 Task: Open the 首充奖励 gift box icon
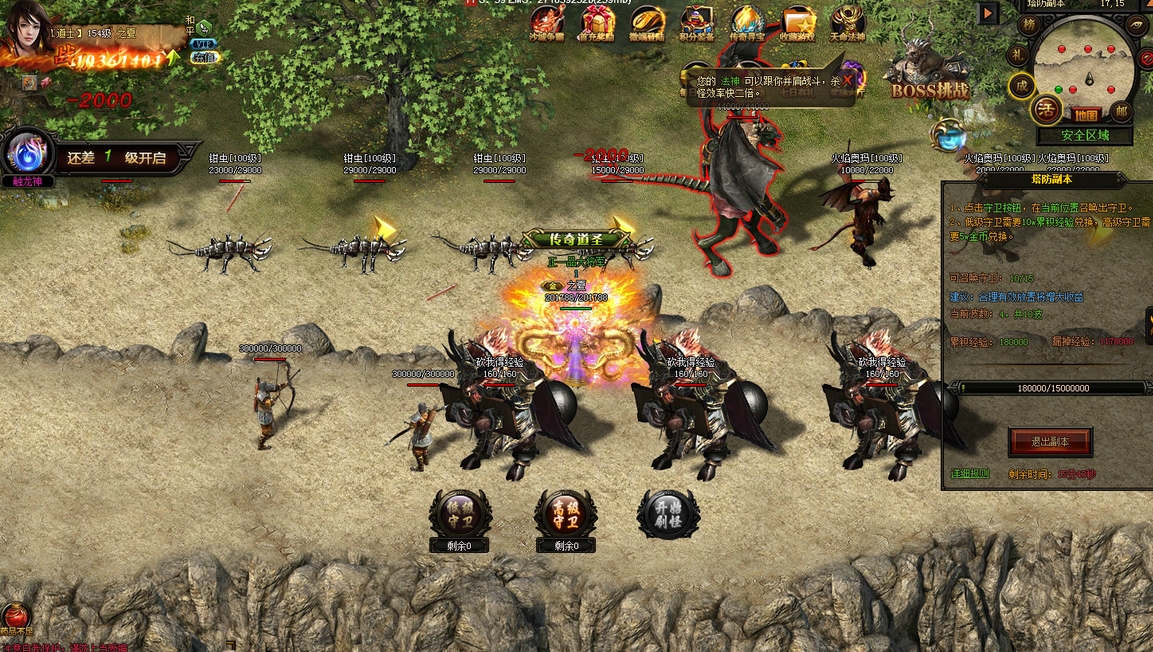pyautogui.click(x=598, y=22)
